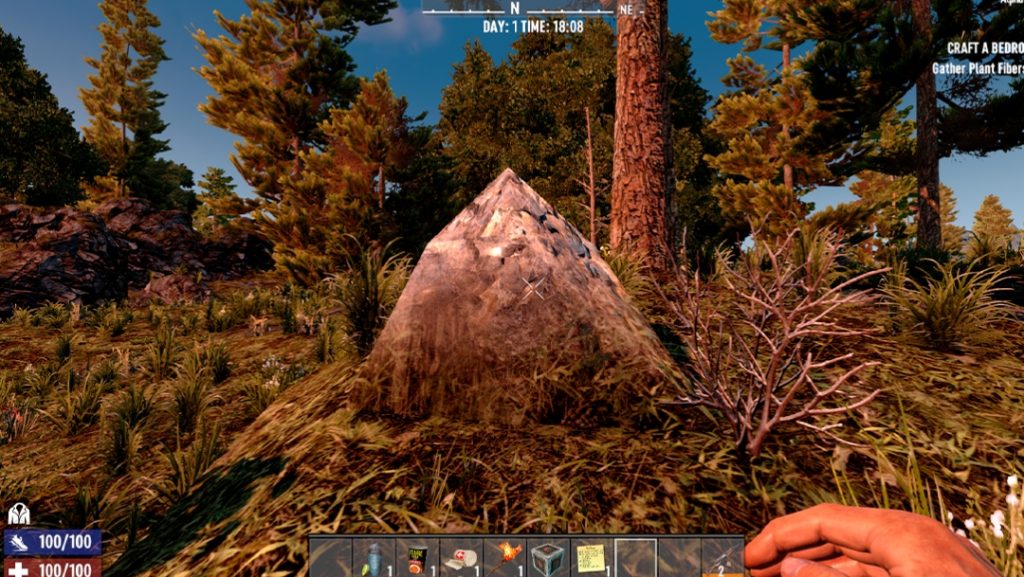
Task: Select the water bottle hotbar slot
Action: [374, 558]
